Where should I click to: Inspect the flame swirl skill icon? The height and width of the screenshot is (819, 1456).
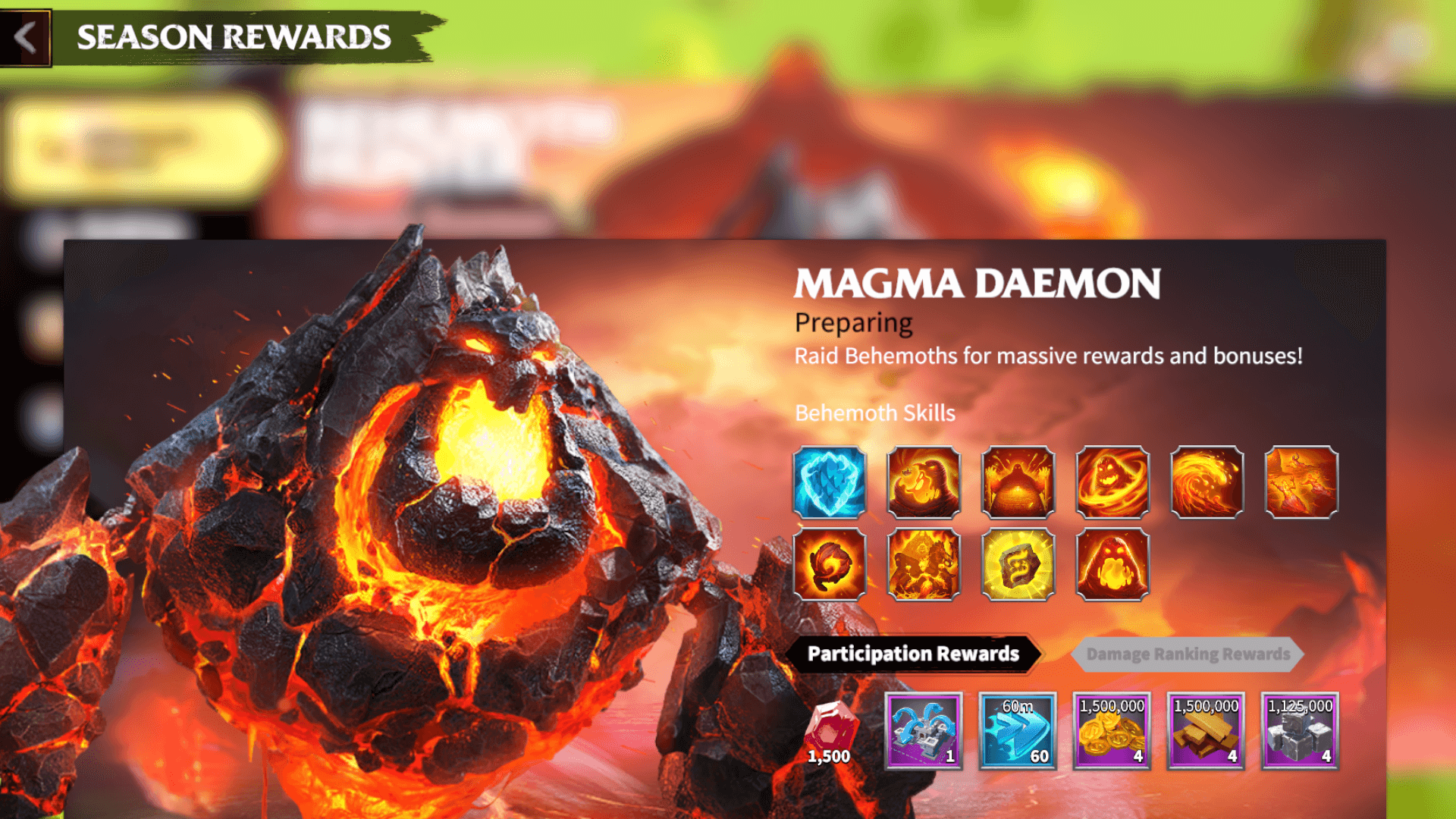tap(1111, 483)
